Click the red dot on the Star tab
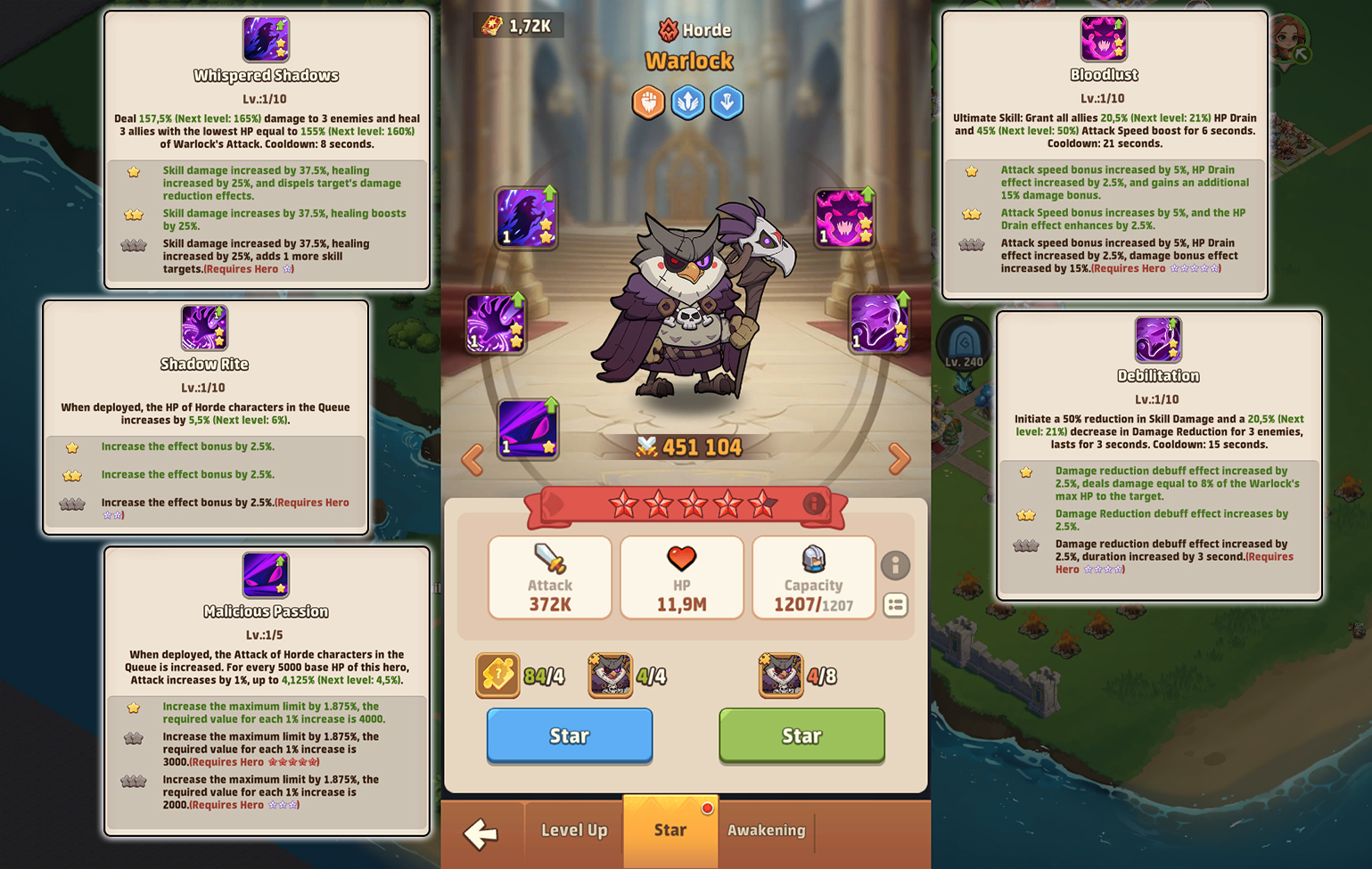The width and height of the screenshot is (1372, 869). pos(708,808)
